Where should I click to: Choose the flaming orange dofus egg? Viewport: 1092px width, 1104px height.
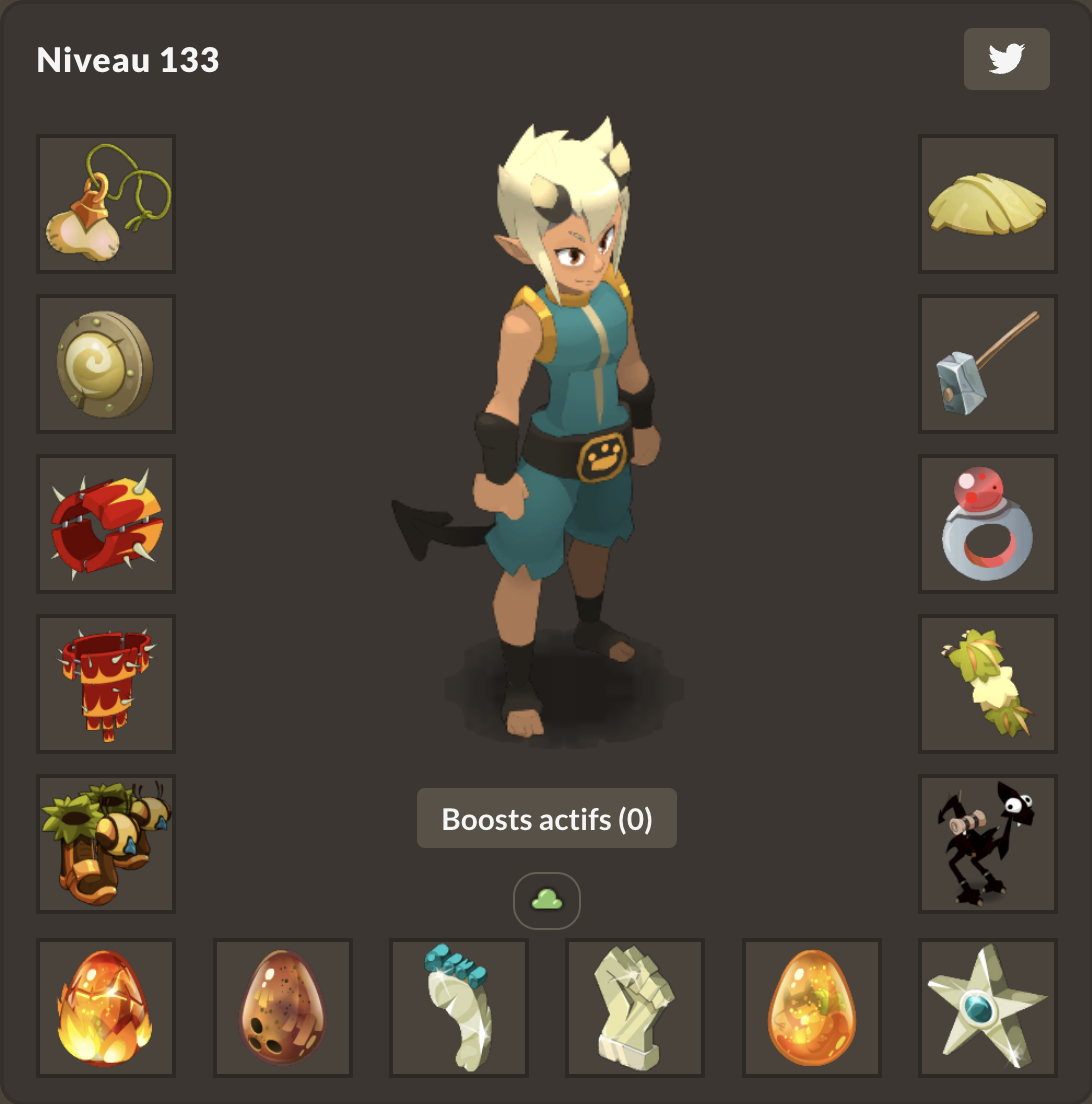(106, 1008)
